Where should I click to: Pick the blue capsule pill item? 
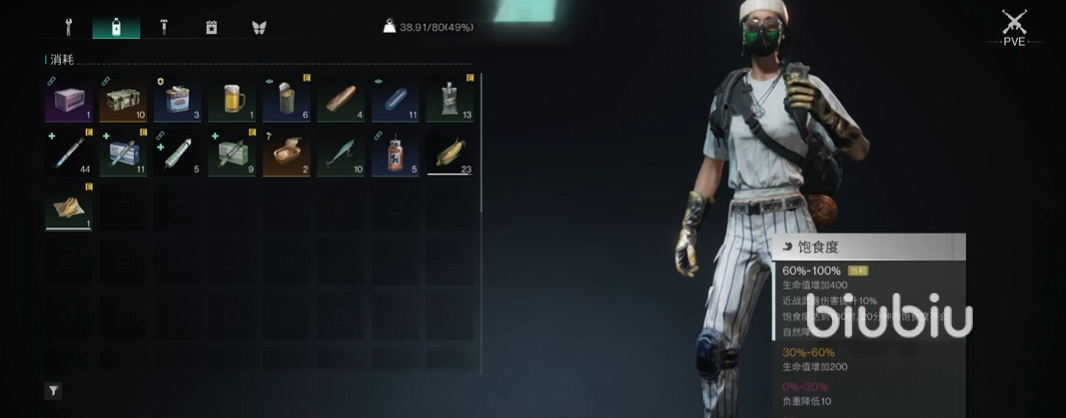click(x=395, y=99)
